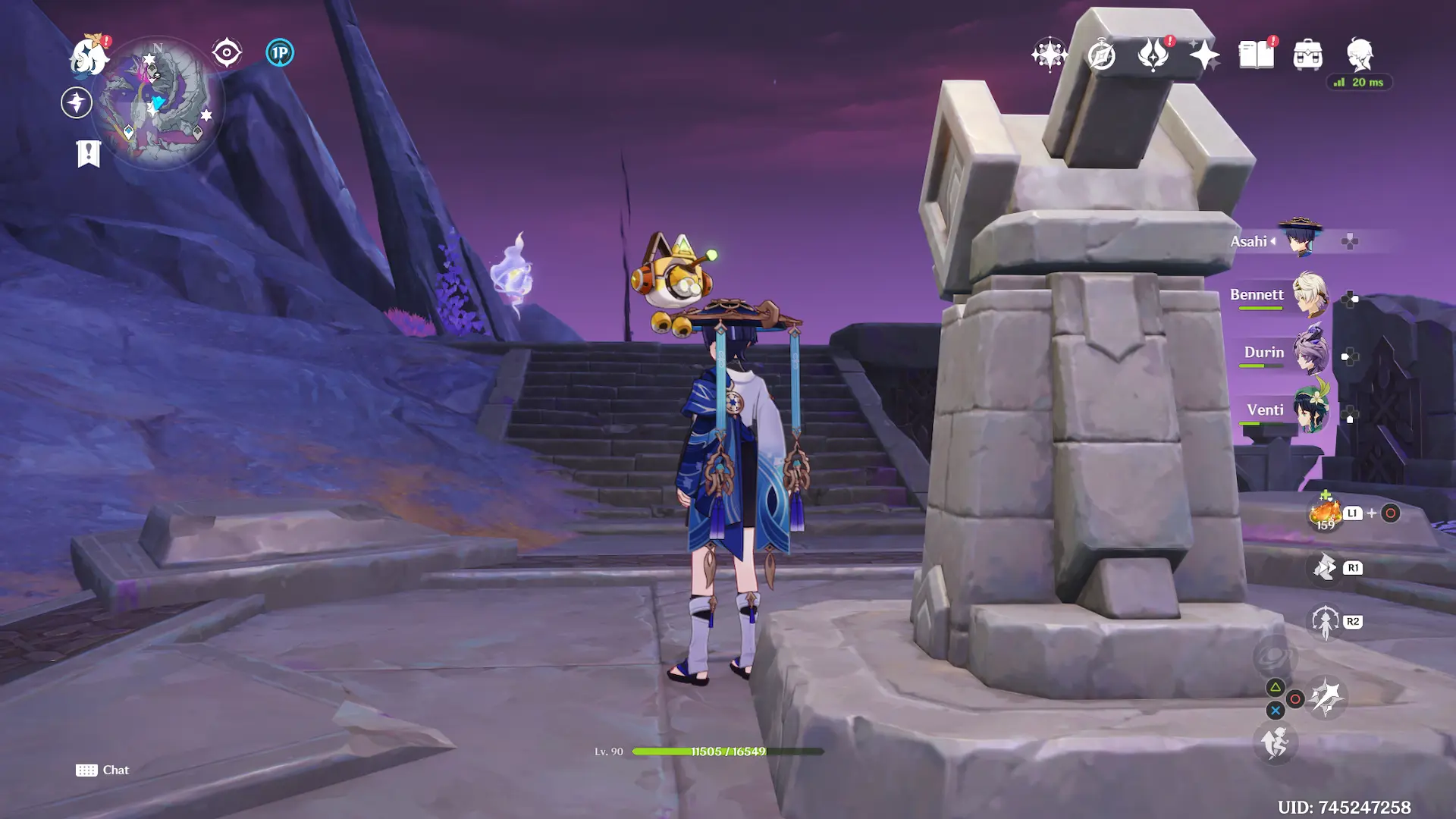The height and width of the screenshot is (819, 1456).
Task: Open the backpack inventory
Action: [1308, 55]
